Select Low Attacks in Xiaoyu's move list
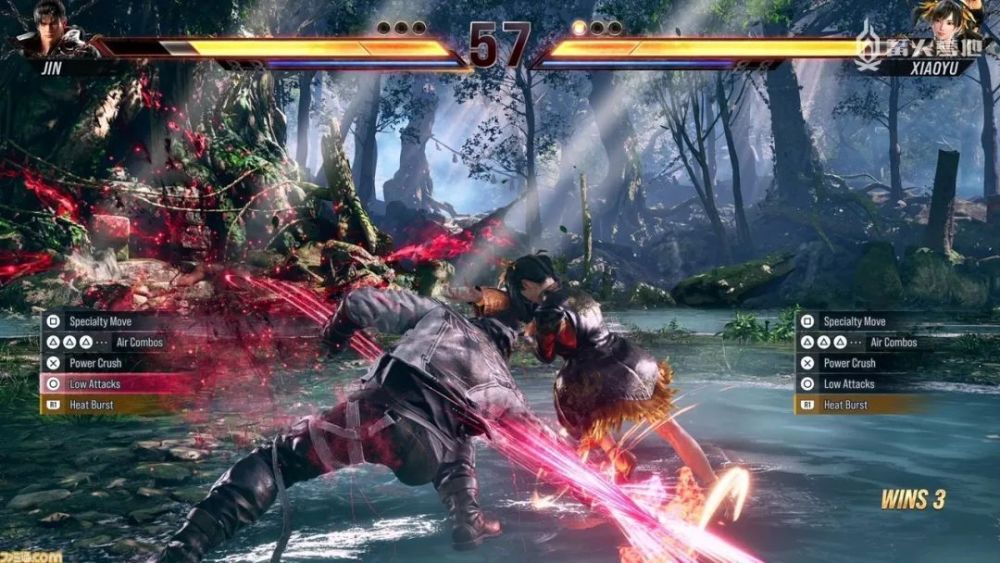Image resolution: width=1000 pixels, height=563 pixels. click(x=848, y=384)
